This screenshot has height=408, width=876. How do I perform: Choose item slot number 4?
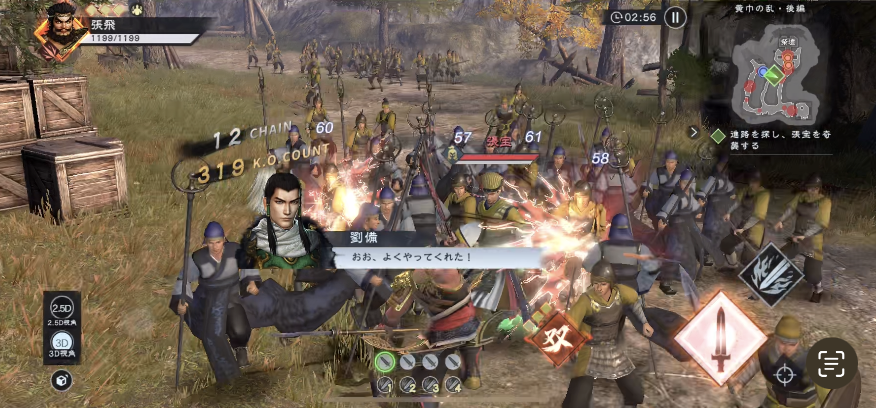(453, 384)
